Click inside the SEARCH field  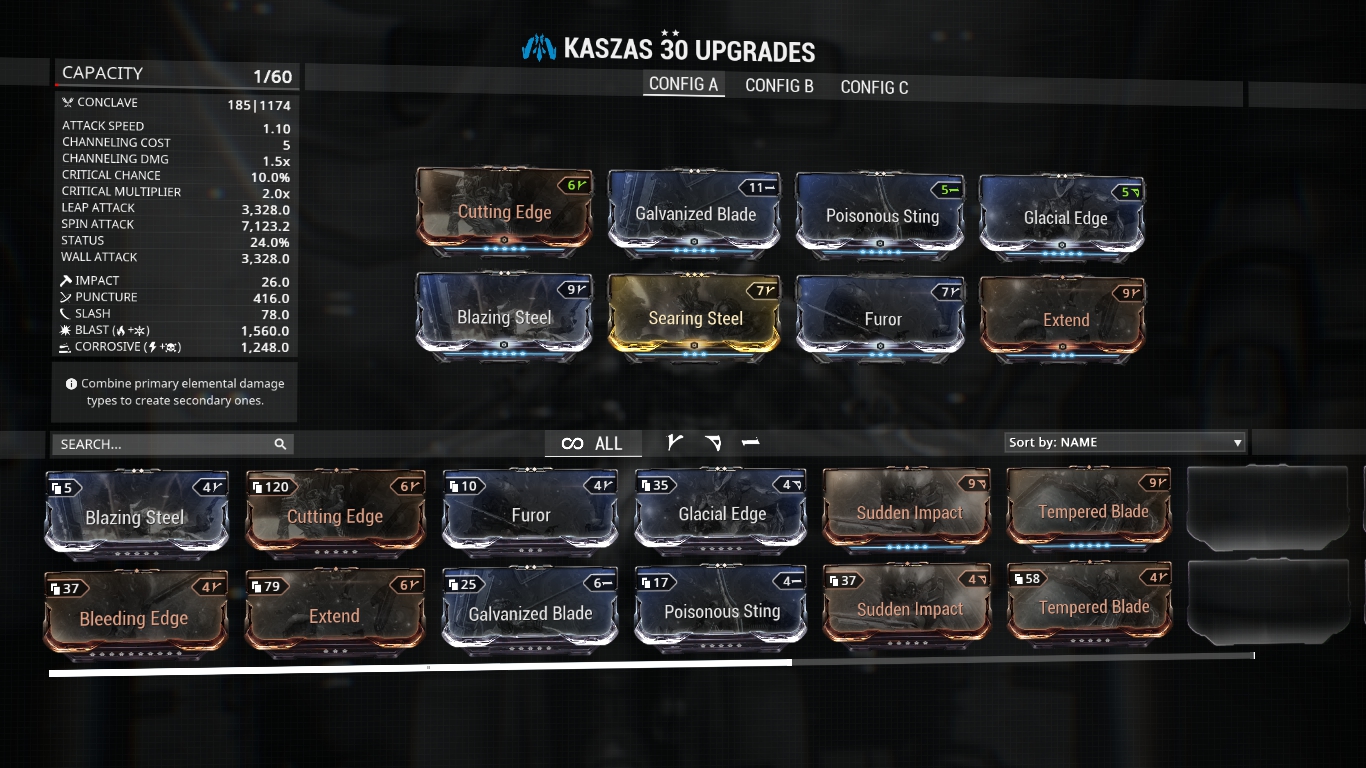pos(160,443)
